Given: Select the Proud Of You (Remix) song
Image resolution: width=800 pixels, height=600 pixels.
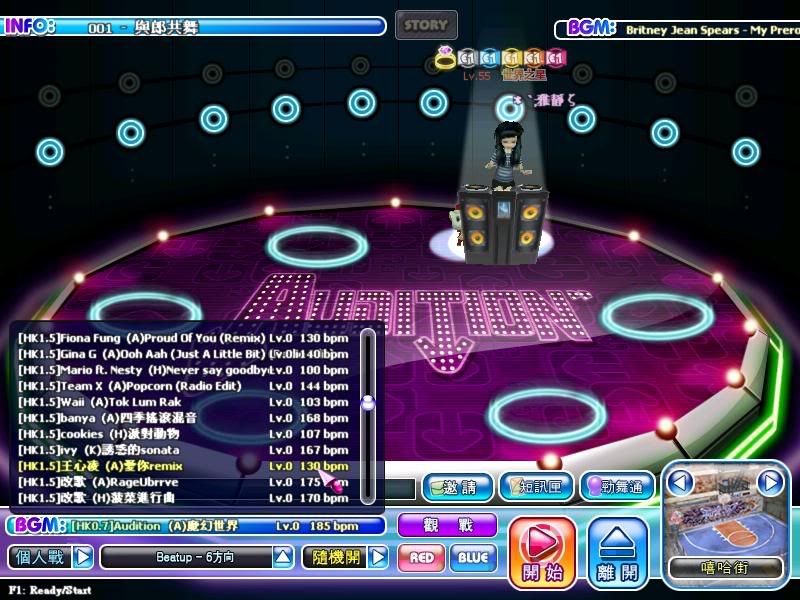Looking at the screenshot, I should [x=180, y=338].
